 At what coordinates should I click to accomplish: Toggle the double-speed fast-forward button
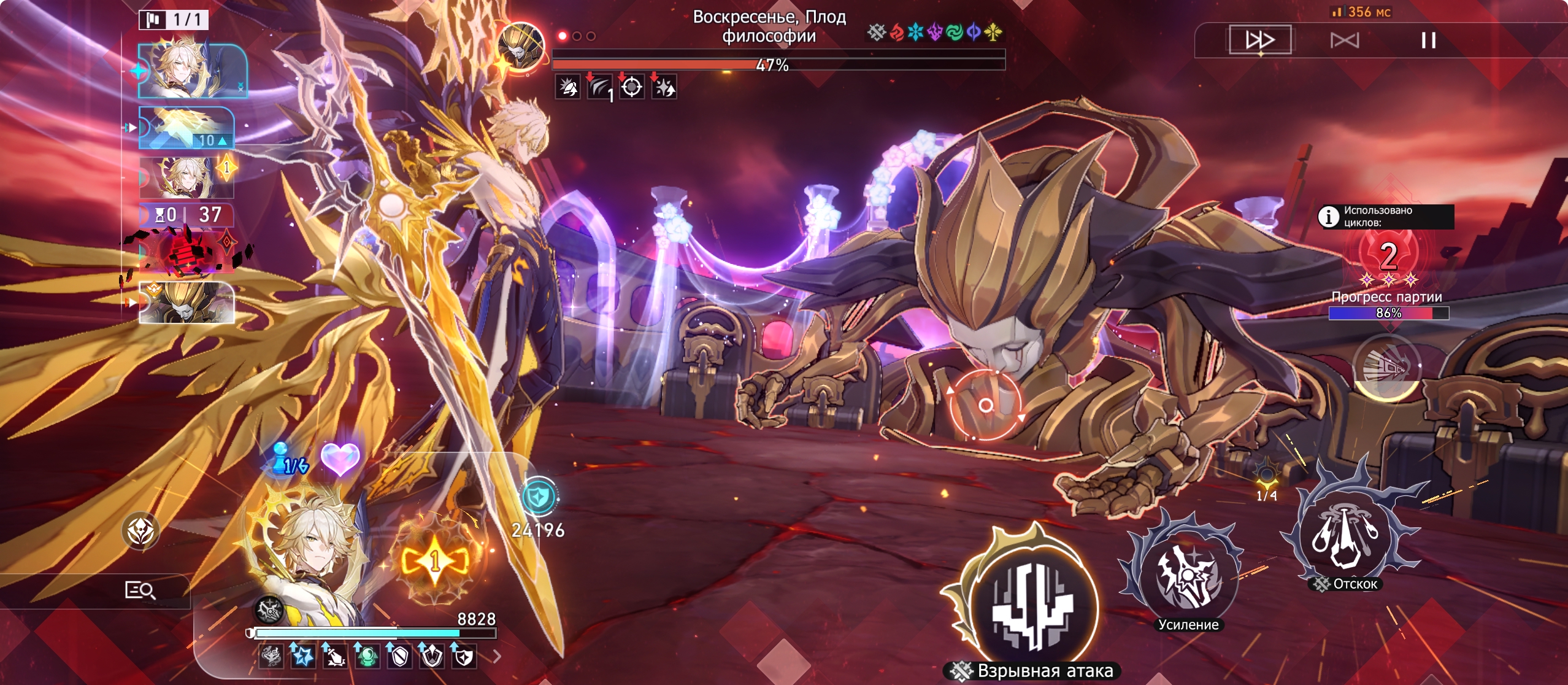point(1260,41)
